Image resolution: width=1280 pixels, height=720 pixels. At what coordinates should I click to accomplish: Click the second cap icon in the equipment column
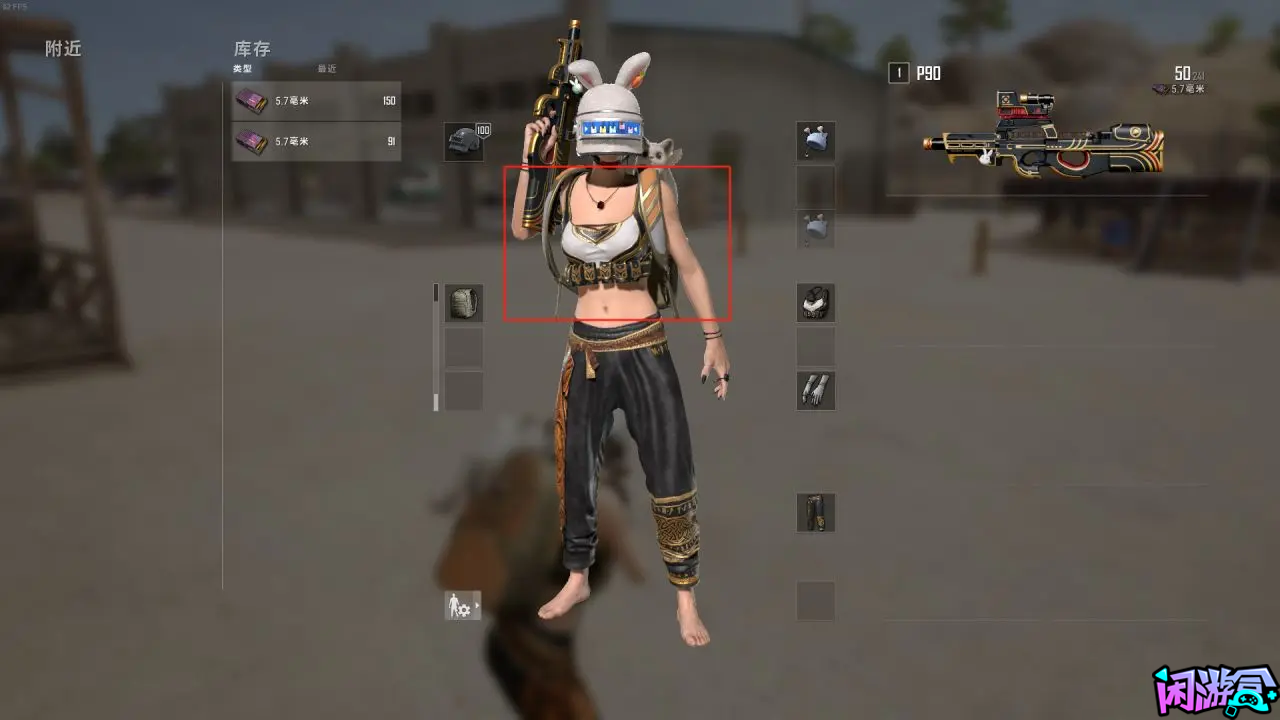(x=815, y=228)
